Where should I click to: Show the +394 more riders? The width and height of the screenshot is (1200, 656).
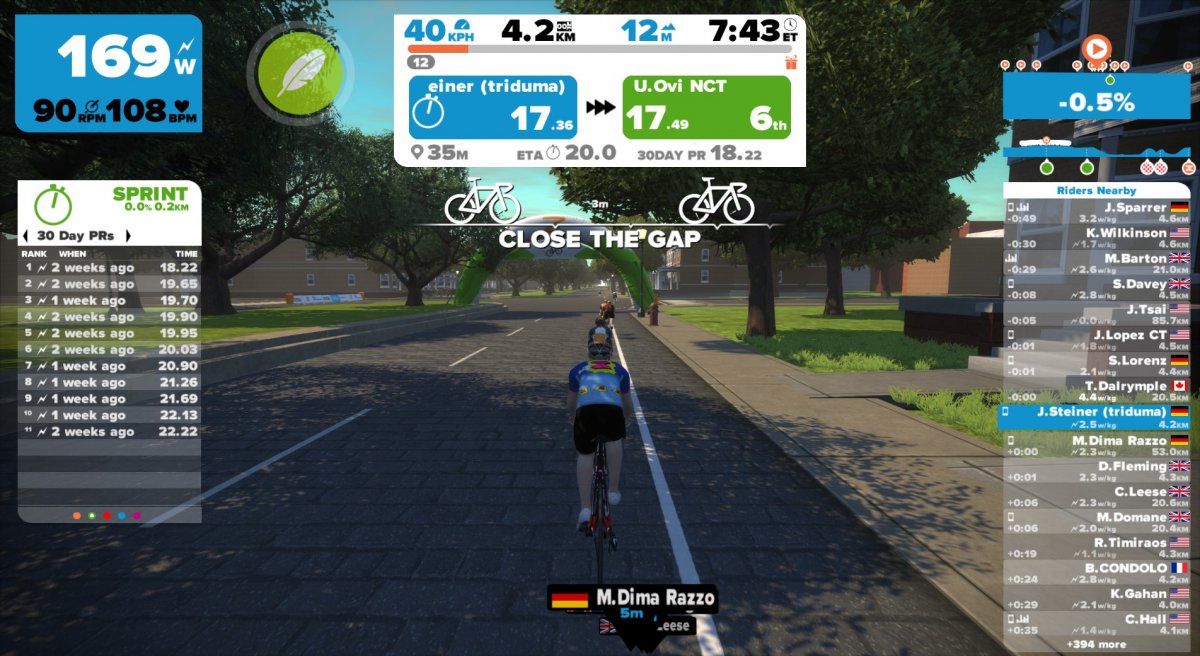pos(1097,645)
